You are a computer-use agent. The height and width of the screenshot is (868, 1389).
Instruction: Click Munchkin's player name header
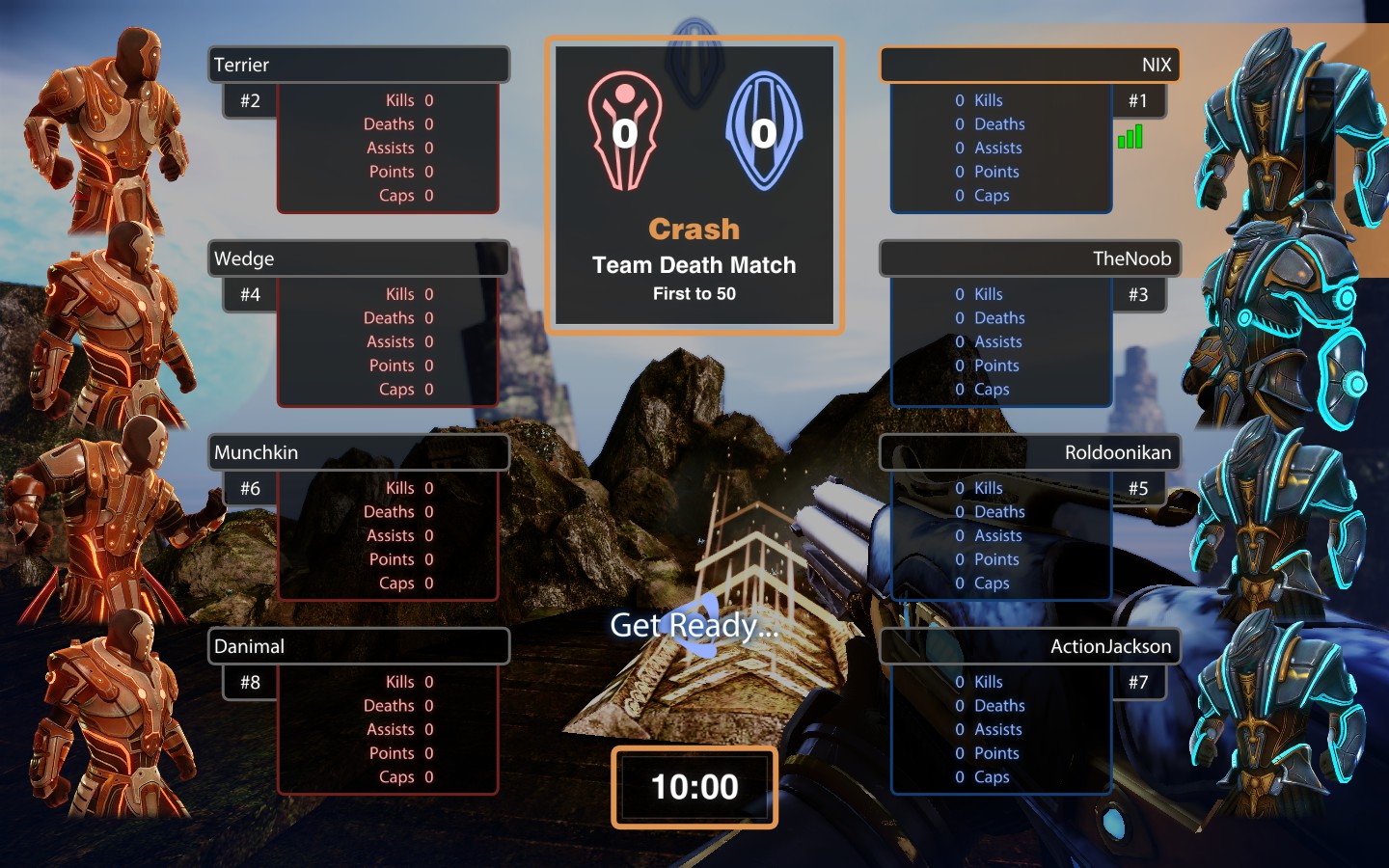click(x=359, y=452)
